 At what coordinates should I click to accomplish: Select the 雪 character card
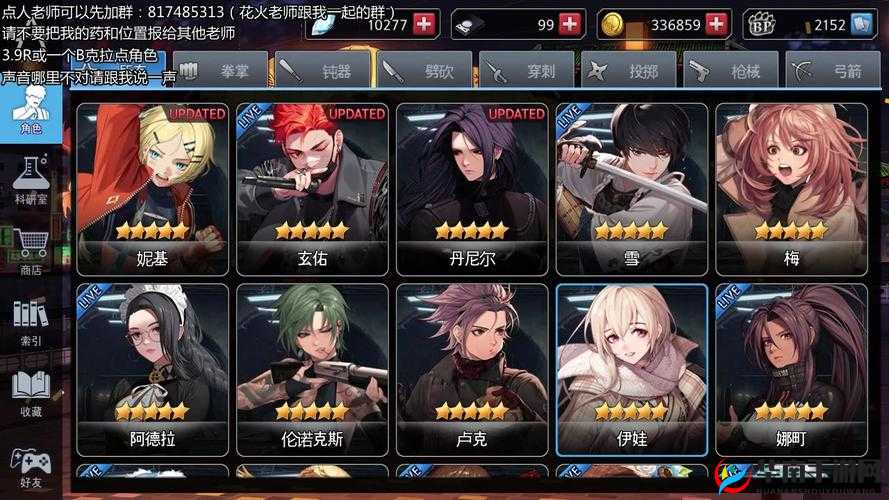632,189
